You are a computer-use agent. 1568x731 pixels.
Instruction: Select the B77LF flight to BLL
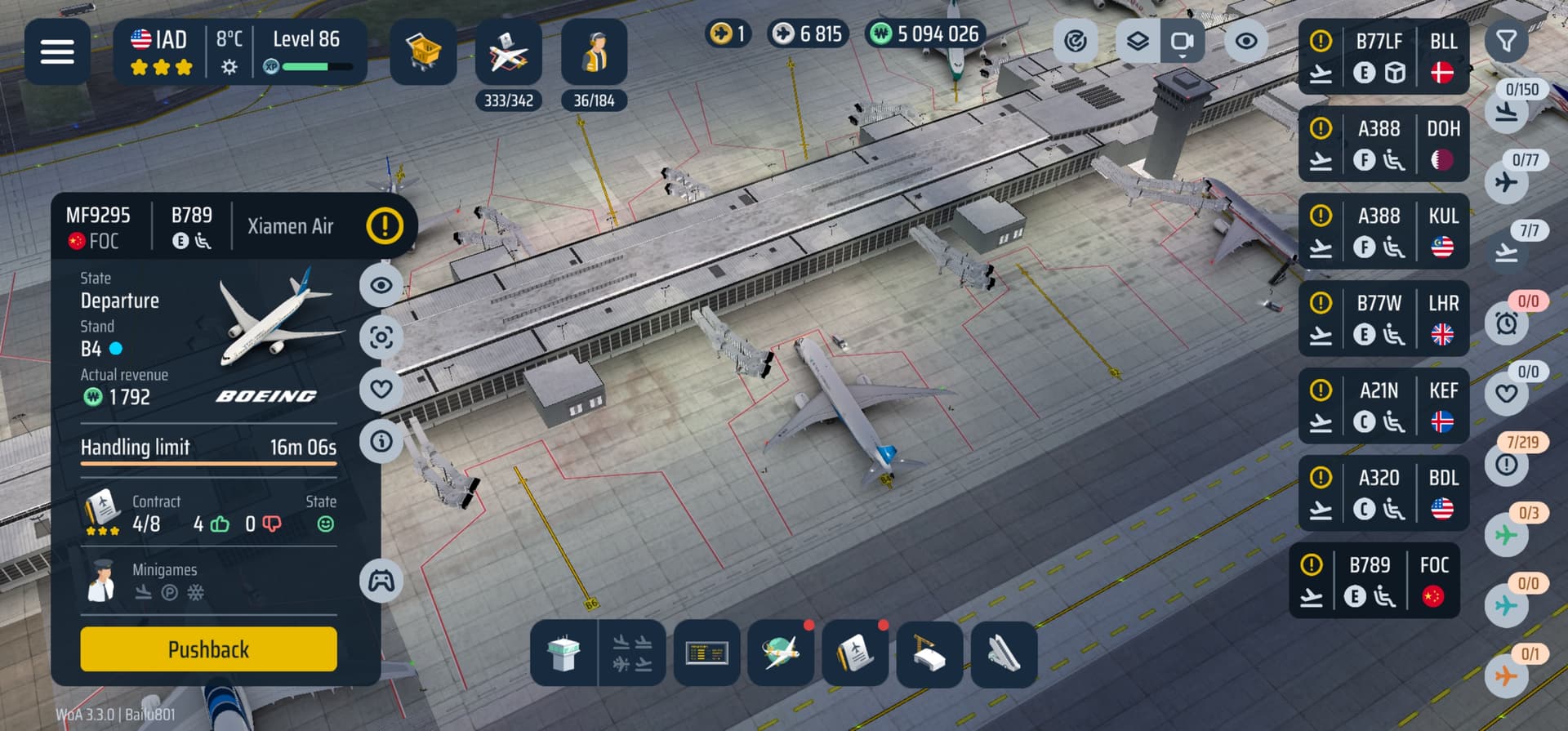click(x=1383, y=57)
